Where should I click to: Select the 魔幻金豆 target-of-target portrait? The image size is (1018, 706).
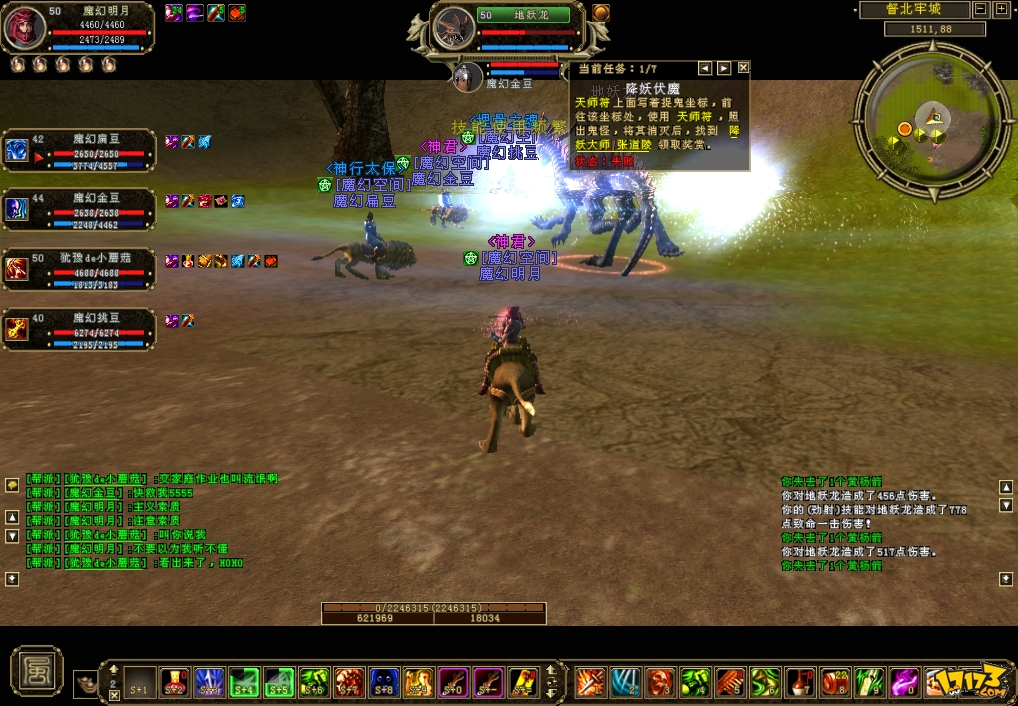(467, 77)
